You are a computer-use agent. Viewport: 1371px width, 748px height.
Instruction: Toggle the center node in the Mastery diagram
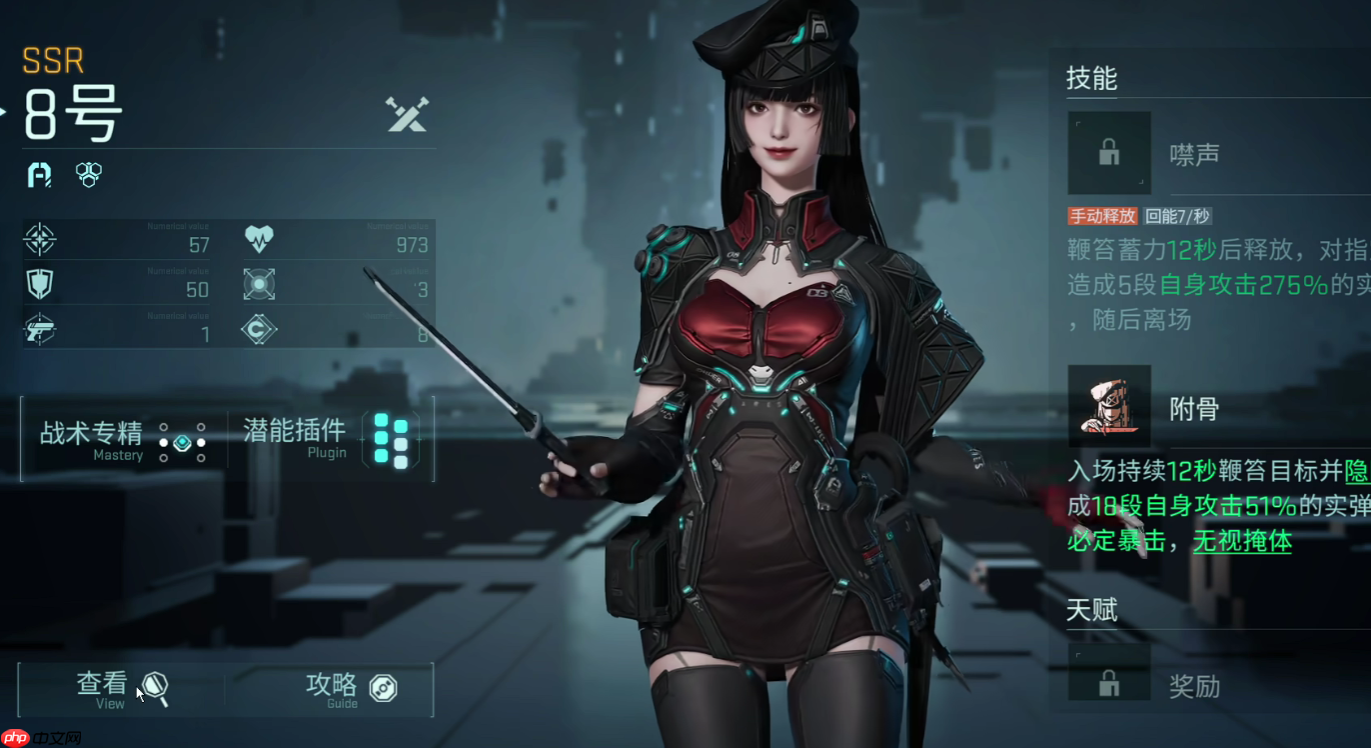pos(182,441)
